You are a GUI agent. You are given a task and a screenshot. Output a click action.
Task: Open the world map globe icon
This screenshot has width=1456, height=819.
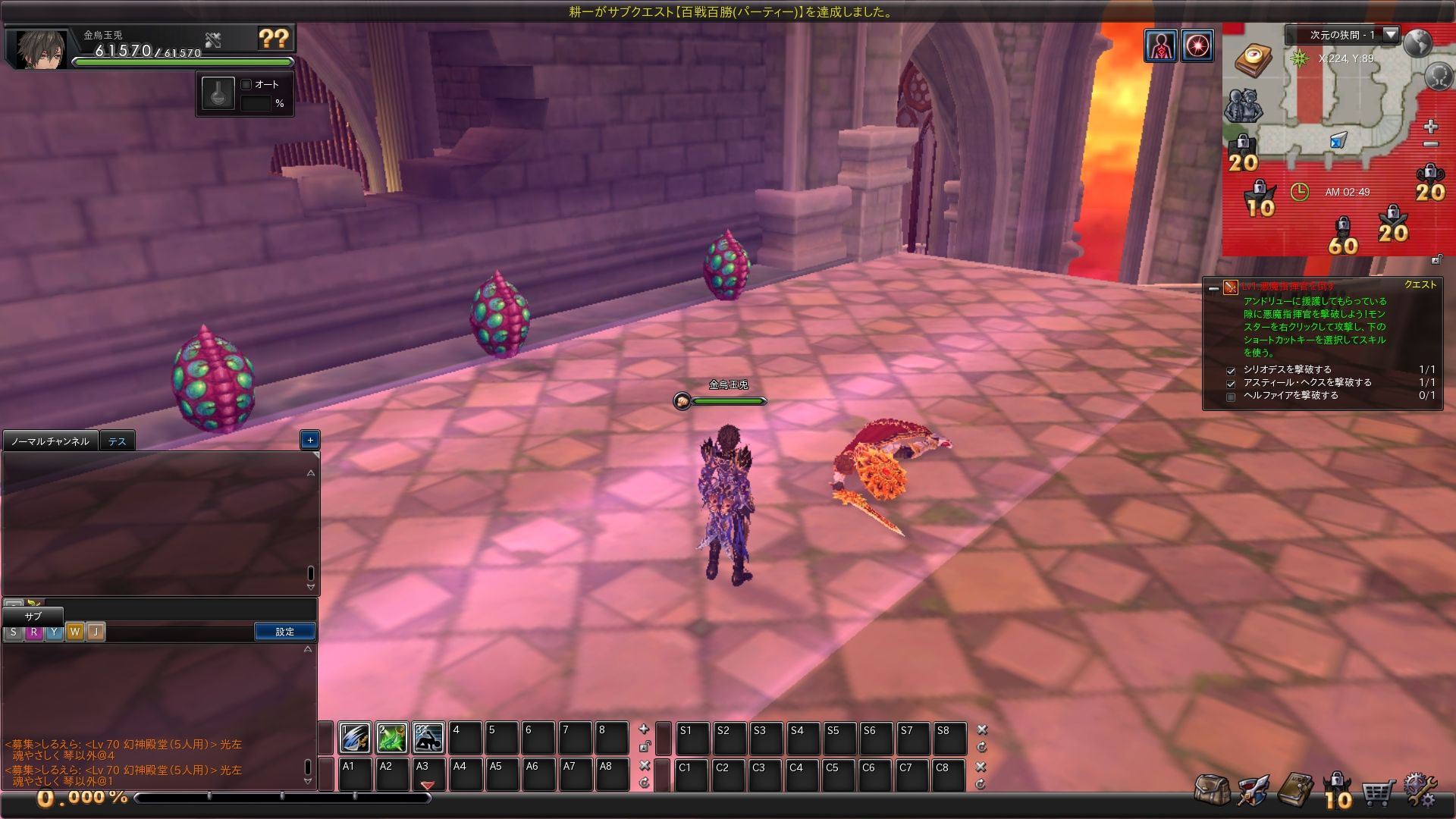click(x=1417, y=43)
